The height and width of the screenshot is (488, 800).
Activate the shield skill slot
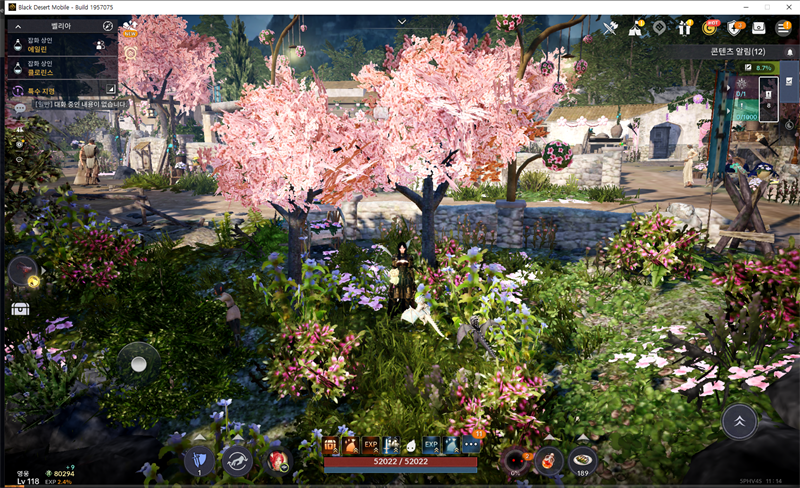click(x=198, y=460)
